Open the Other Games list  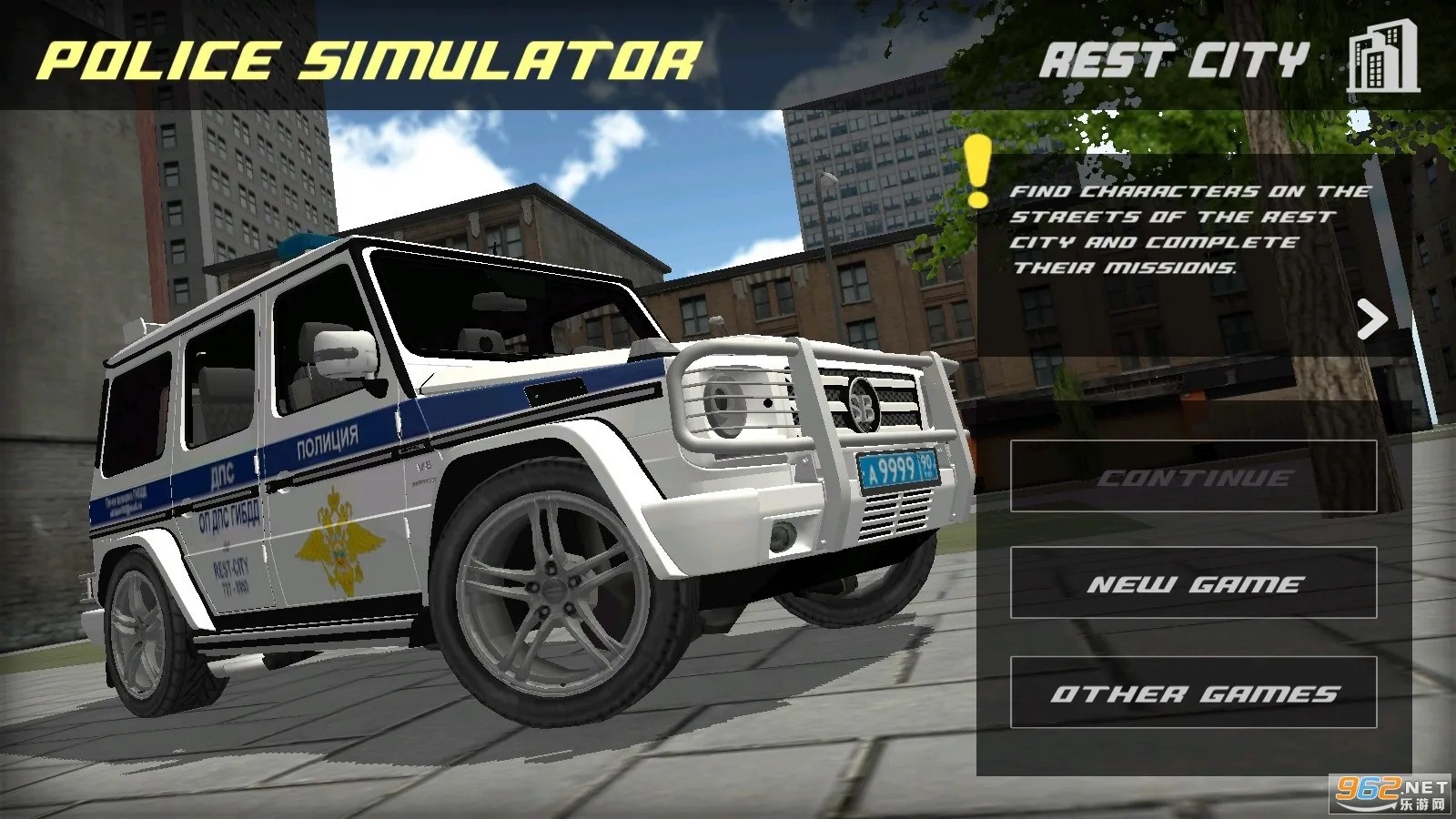click(x=1193, y=693)
